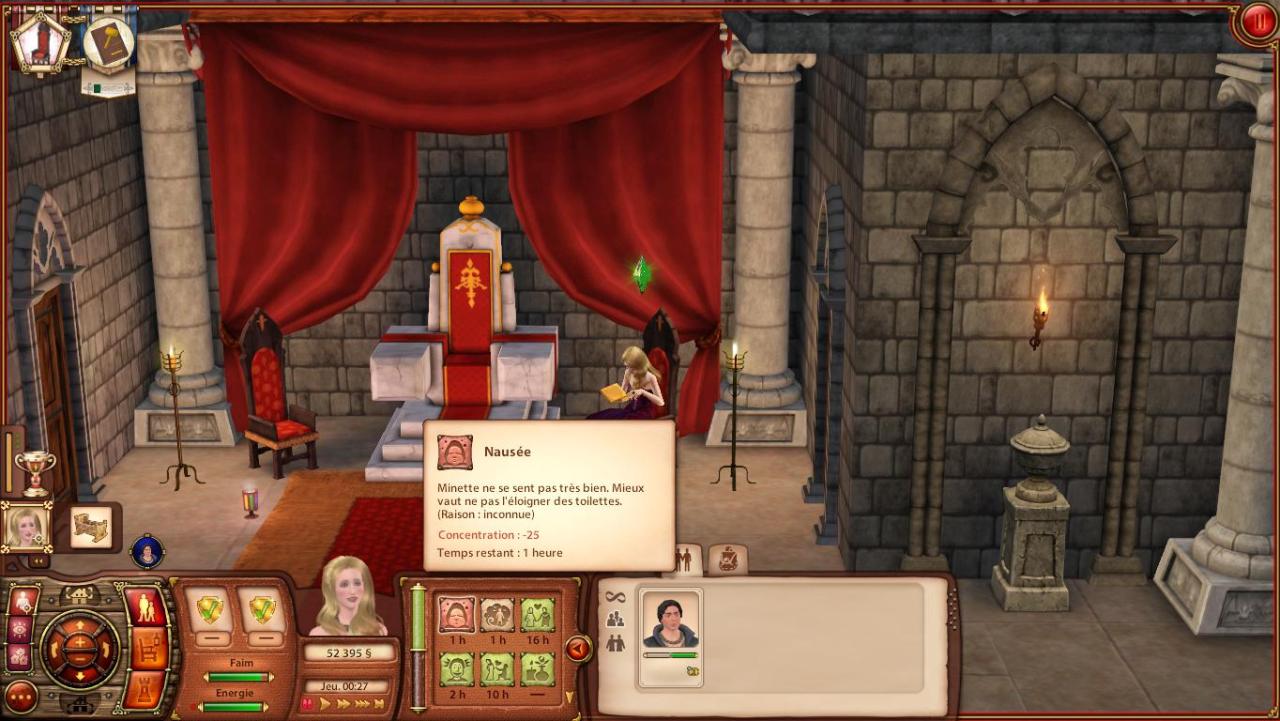Show all relationships with the infinity filter

(615, 597)
